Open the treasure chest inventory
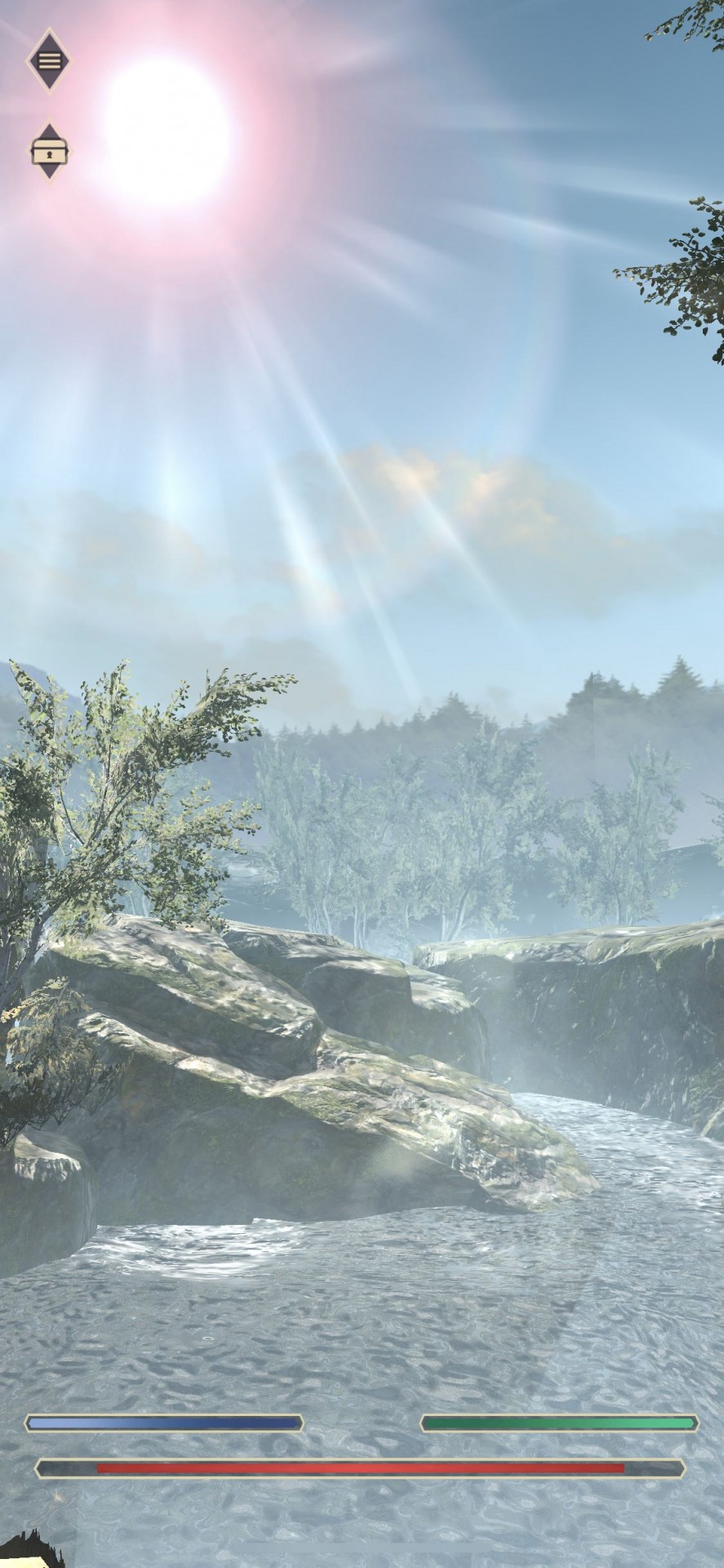Screen dimensions: 724x1568 (50, 151)
